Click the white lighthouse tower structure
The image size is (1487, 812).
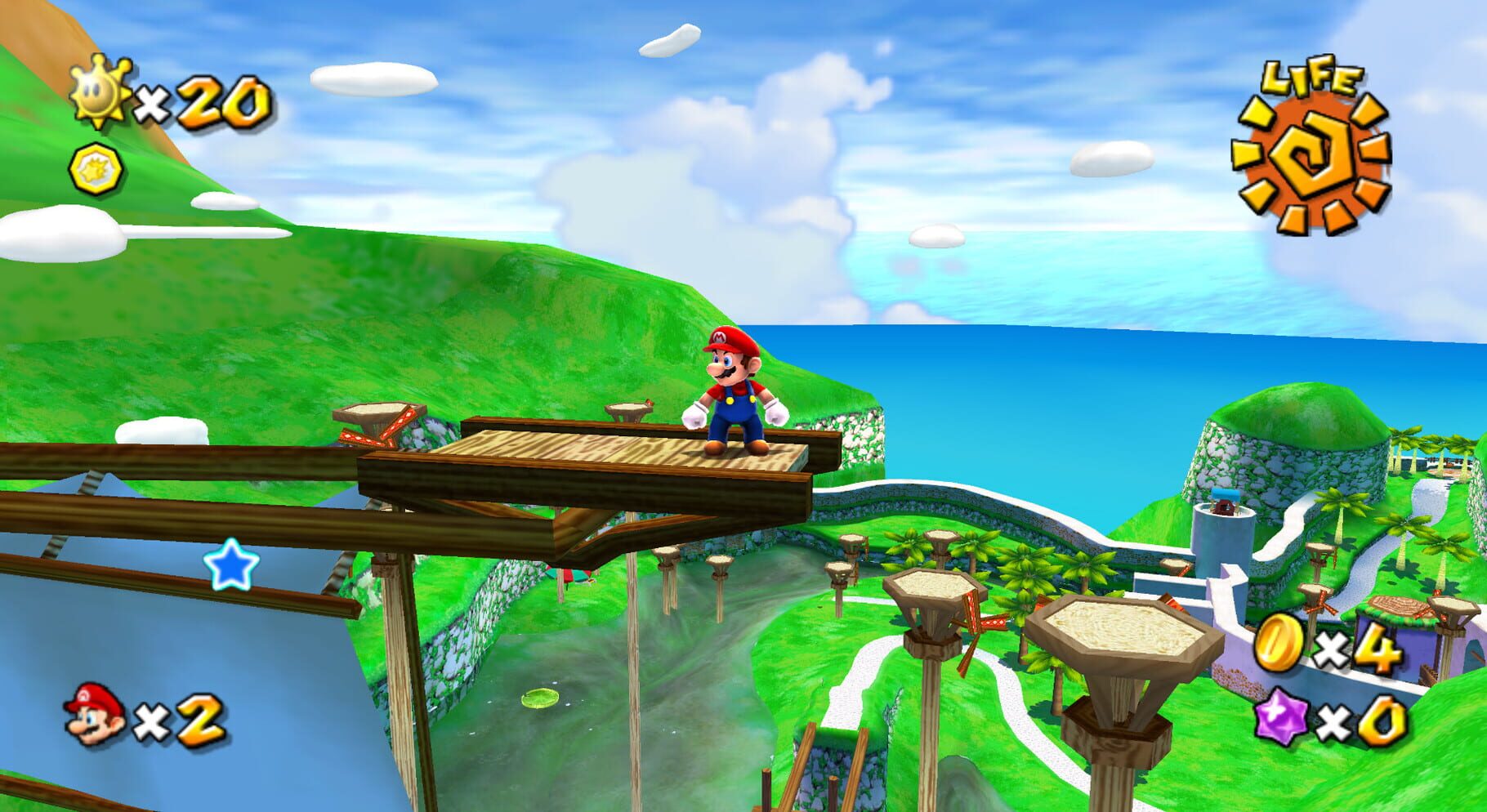1223,535
